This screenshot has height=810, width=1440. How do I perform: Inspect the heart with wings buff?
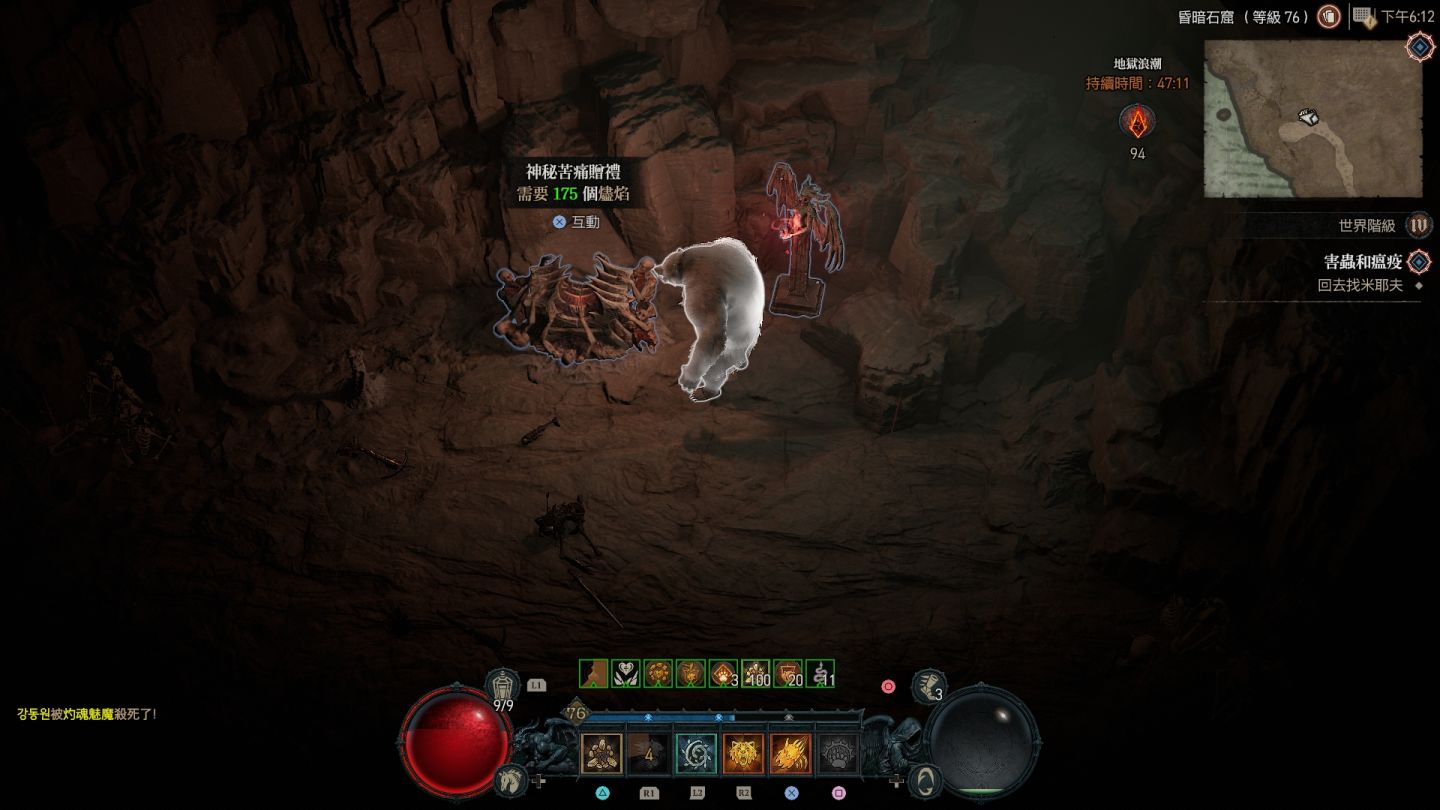pos(626,674)
